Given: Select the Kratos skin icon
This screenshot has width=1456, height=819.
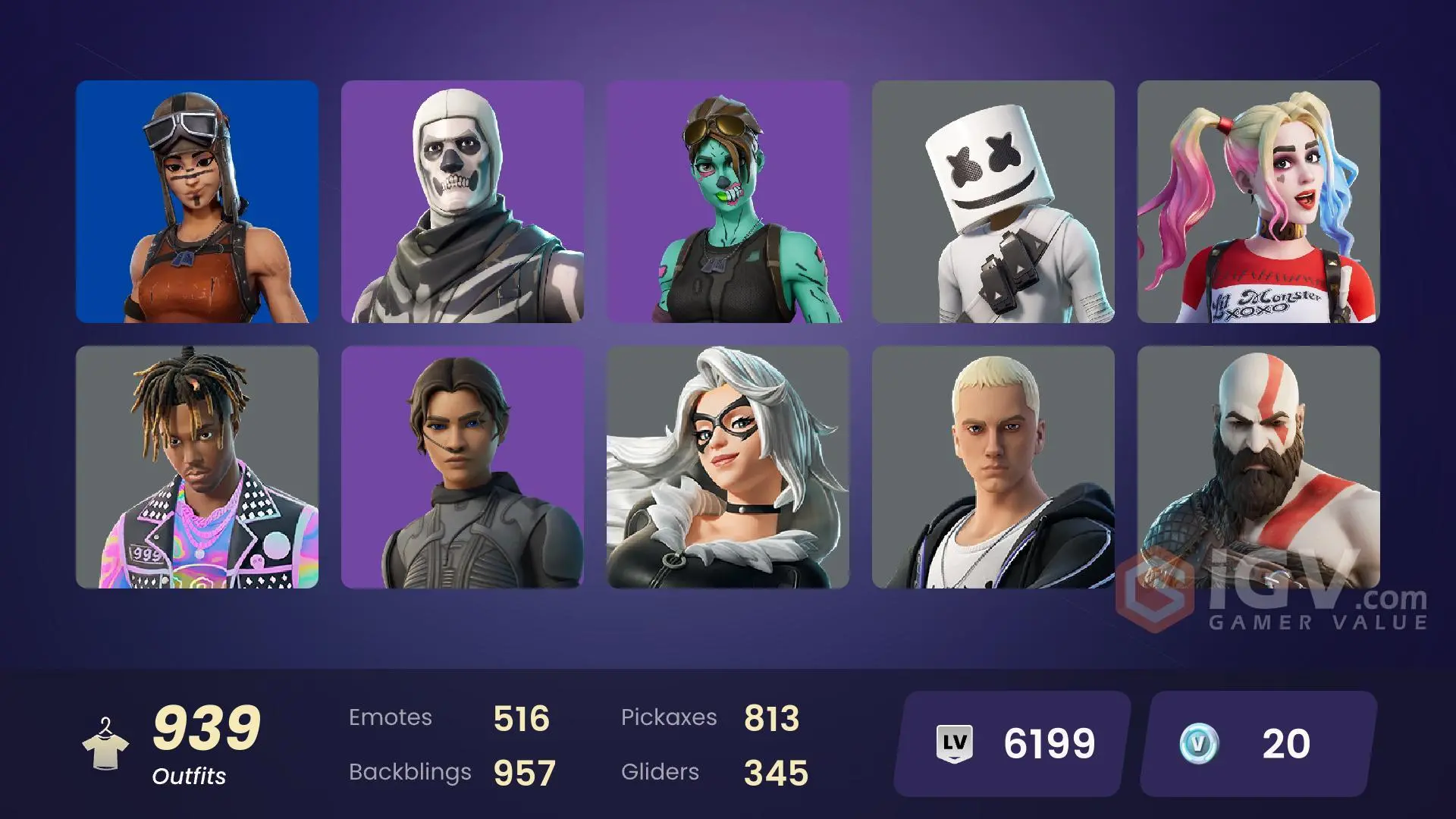Looking at the screenshot, I should 1257,468.
